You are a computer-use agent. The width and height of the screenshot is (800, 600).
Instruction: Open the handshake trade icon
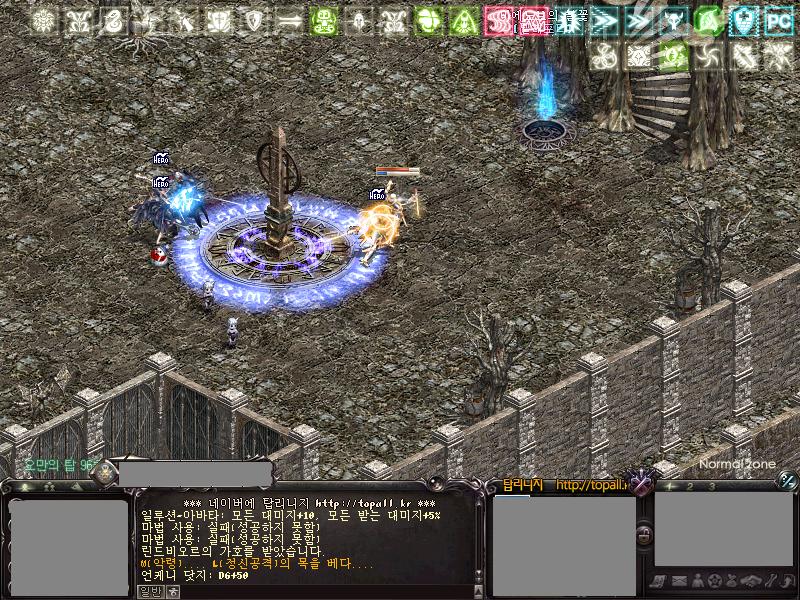(x=751, y=581)
